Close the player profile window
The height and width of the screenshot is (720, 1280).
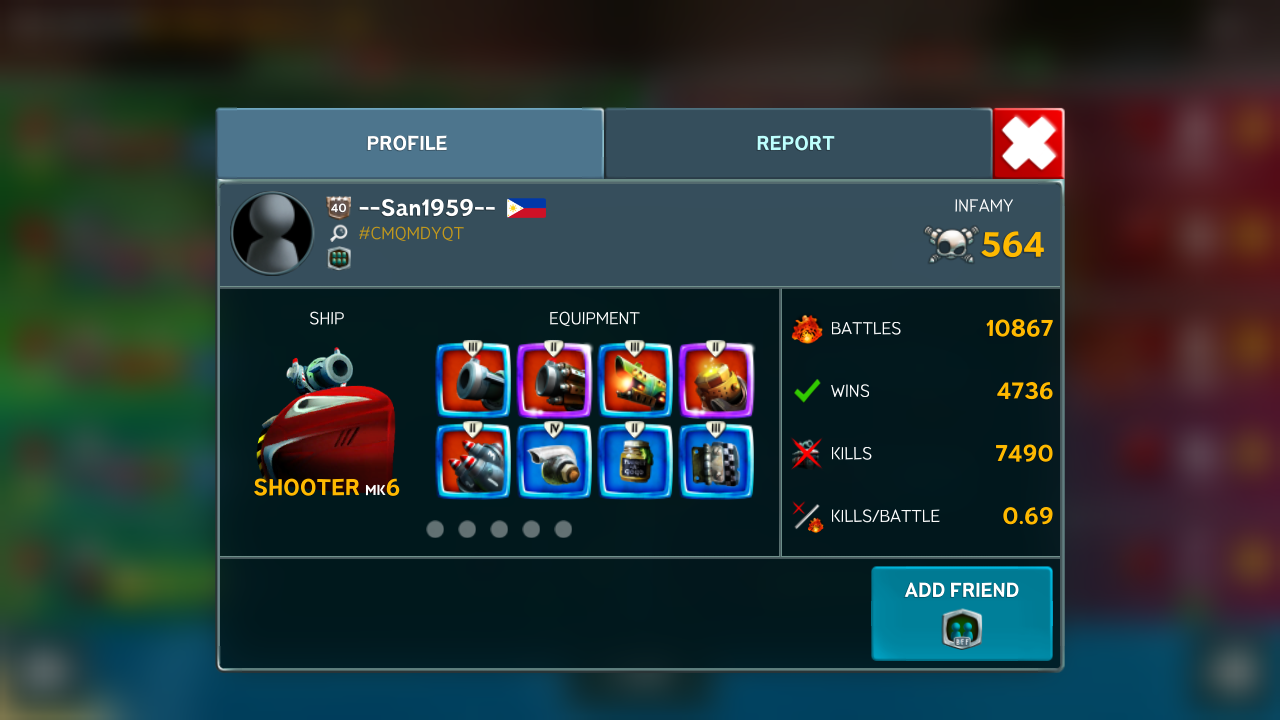tap(1028, 143)
